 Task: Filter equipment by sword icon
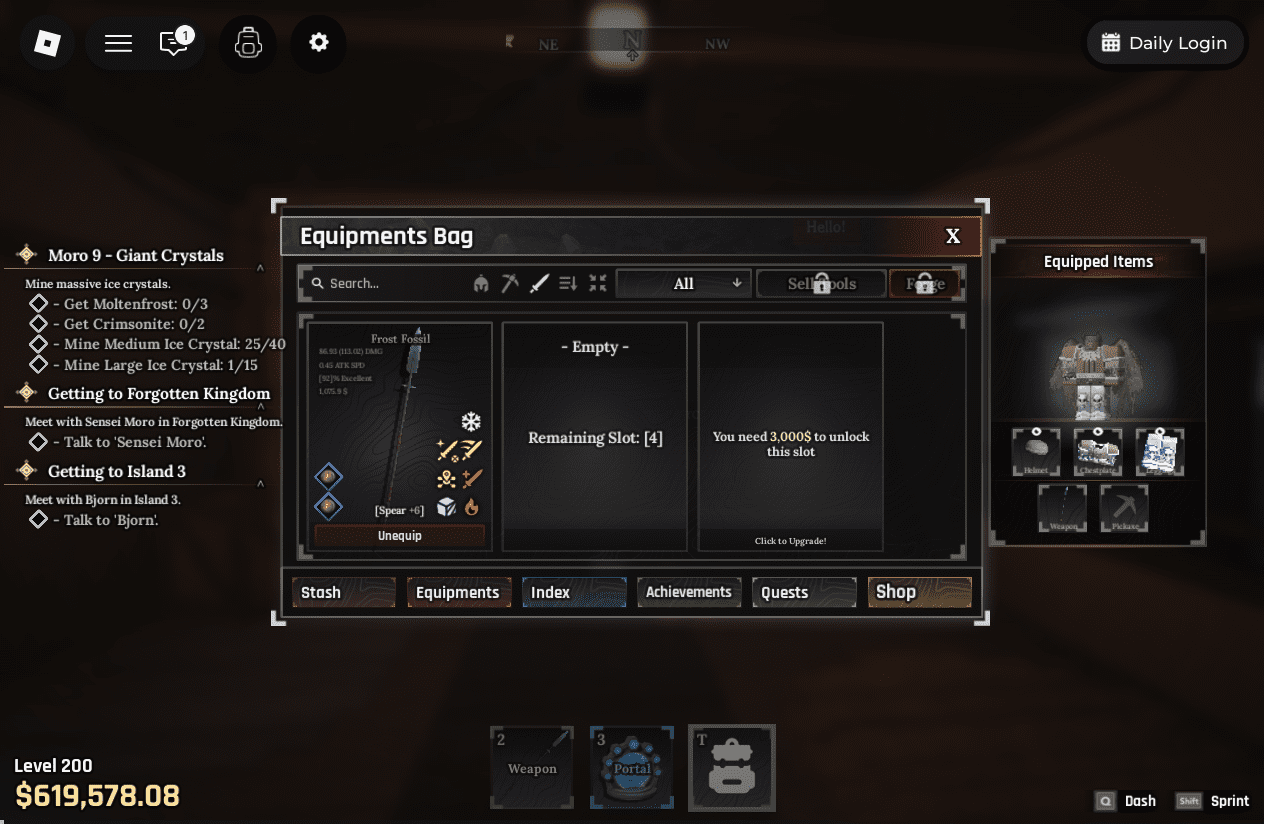click(539, 284)
